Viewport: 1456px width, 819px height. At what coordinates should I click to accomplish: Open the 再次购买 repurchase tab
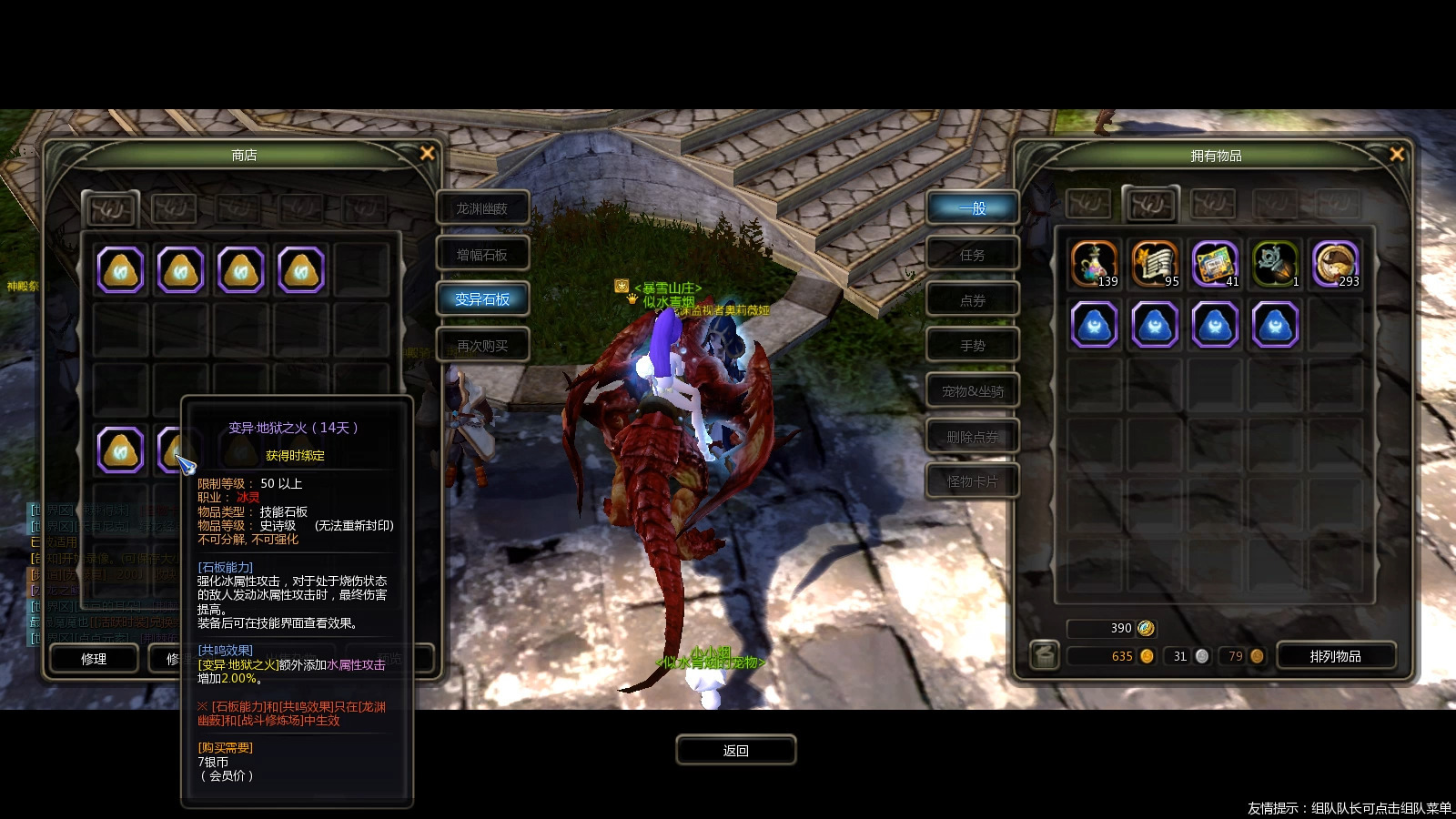pos(482,346)
